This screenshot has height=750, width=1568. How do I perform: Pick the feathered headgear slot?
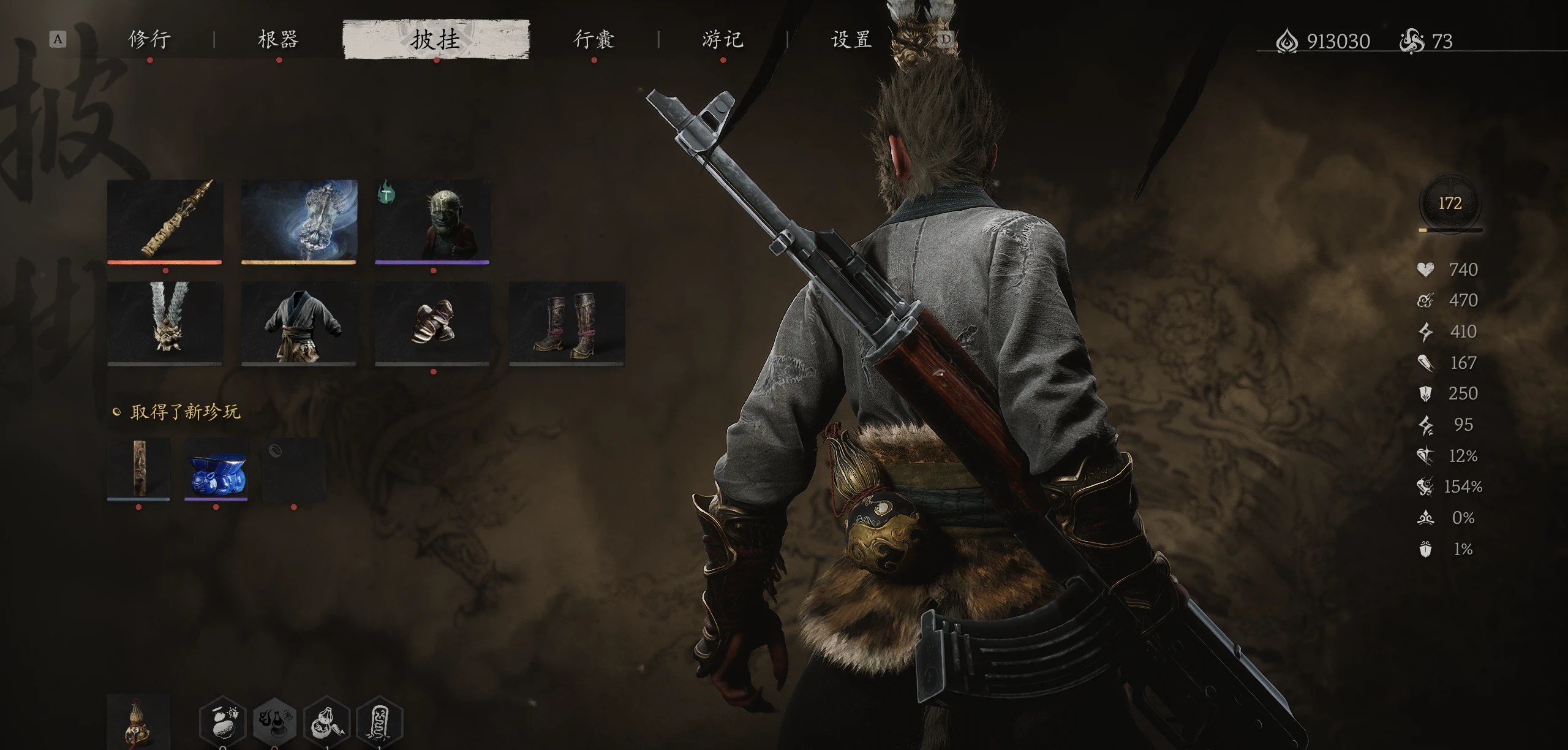tap(165, 323)
